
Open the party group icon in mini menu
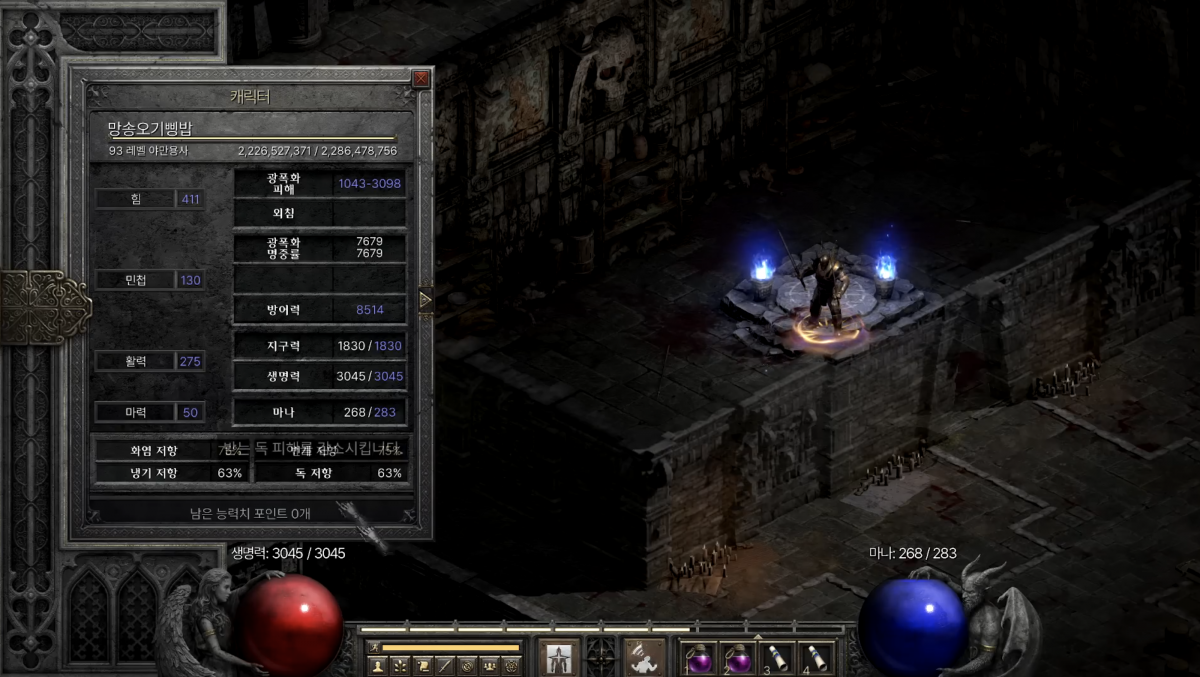point(489,665)
